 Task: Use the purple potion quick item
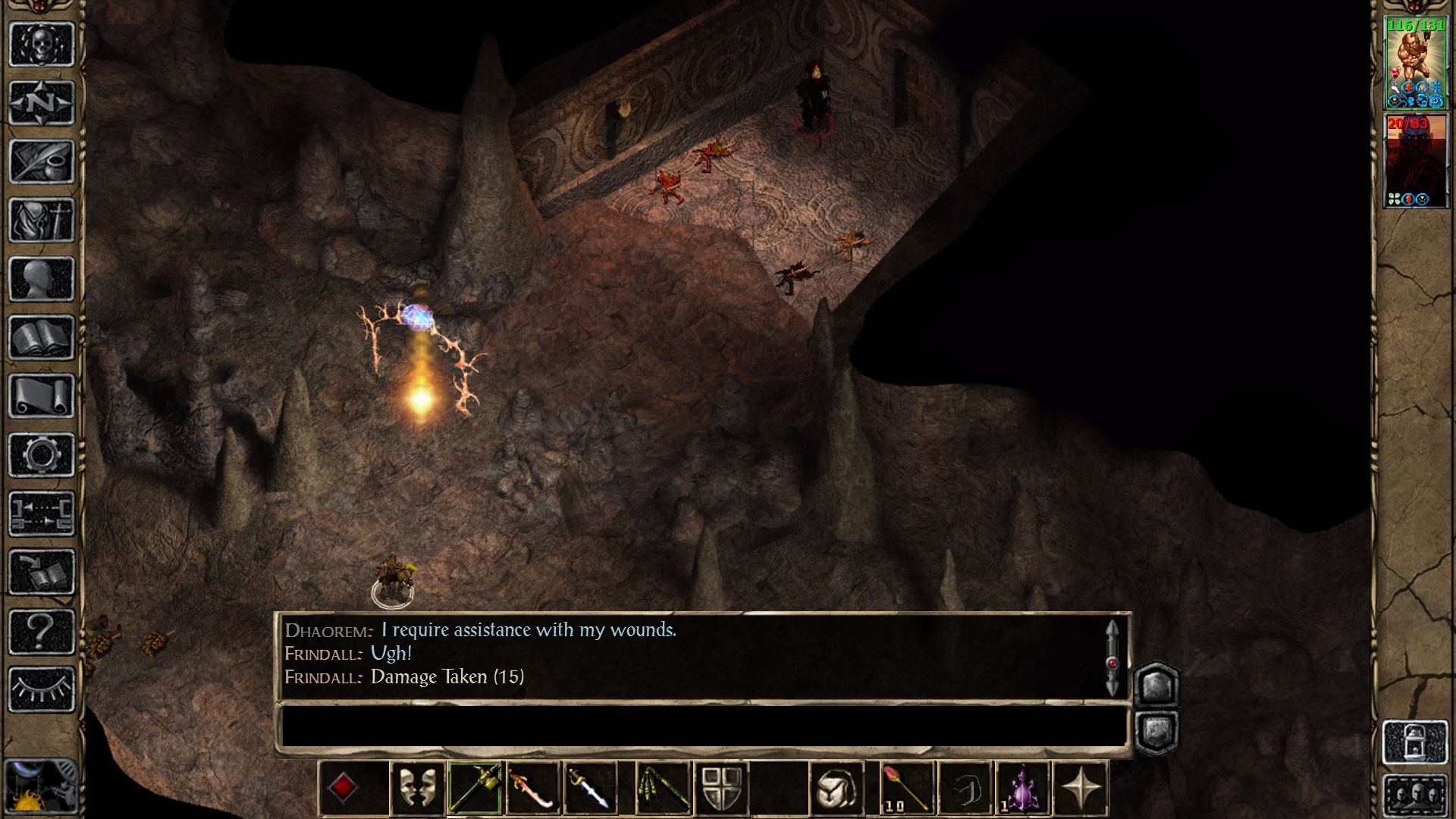1023,788
